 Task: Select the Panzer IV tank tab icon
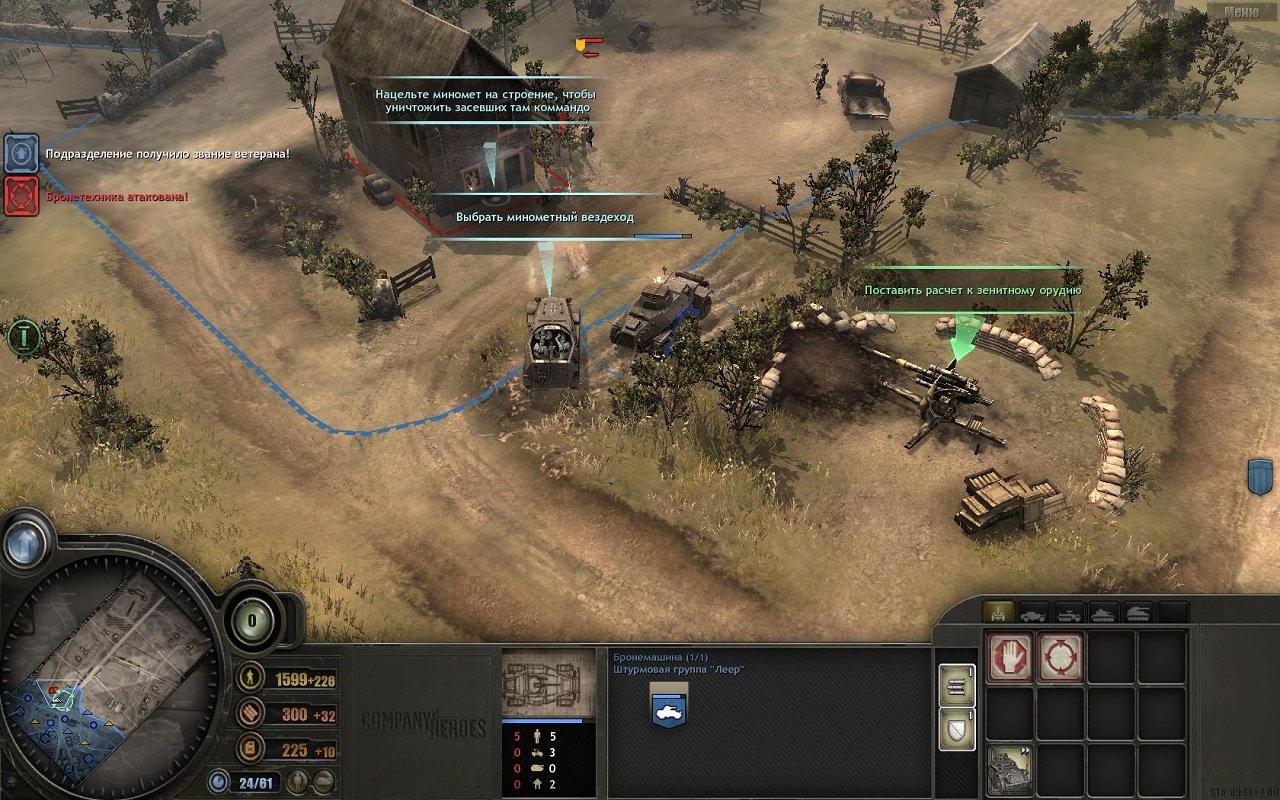click(1102, 612)
